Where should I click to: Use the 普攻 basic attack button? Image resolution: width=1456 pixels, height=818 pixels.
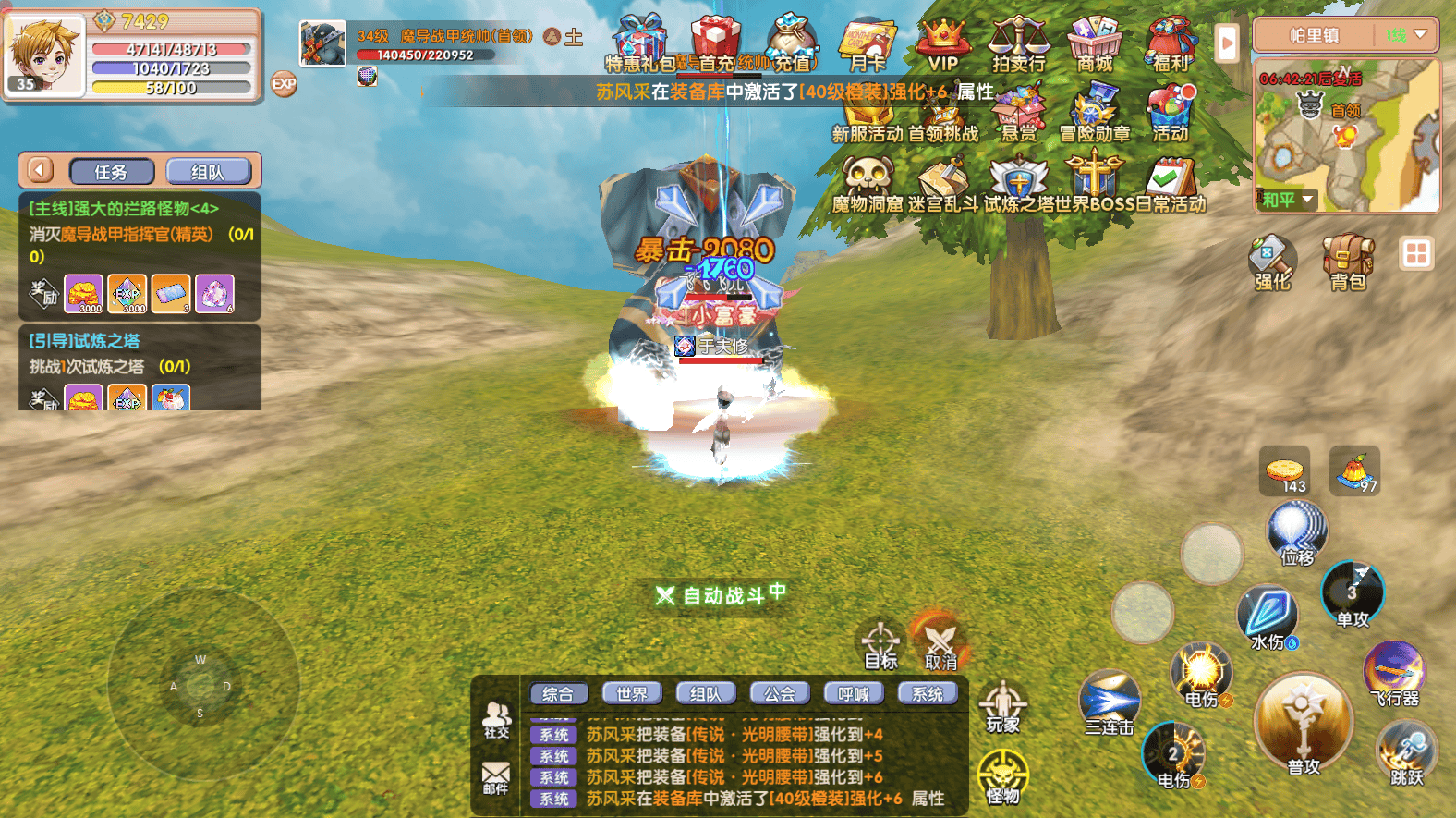click(1303, 726)
